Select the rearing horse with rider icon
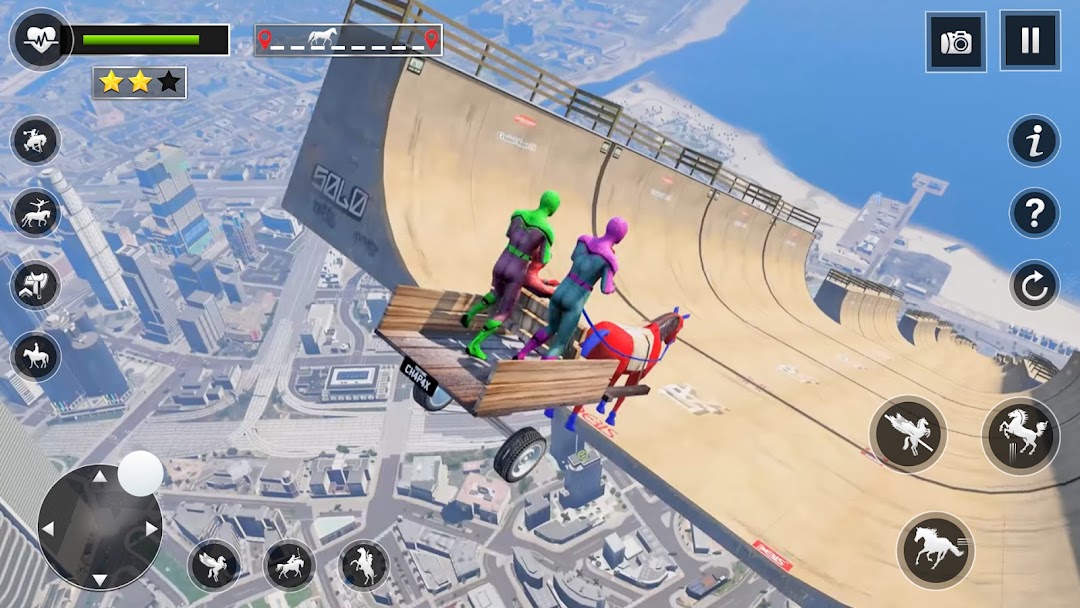Viewport: 1080px width, 608px height. [x=364, y=565]
